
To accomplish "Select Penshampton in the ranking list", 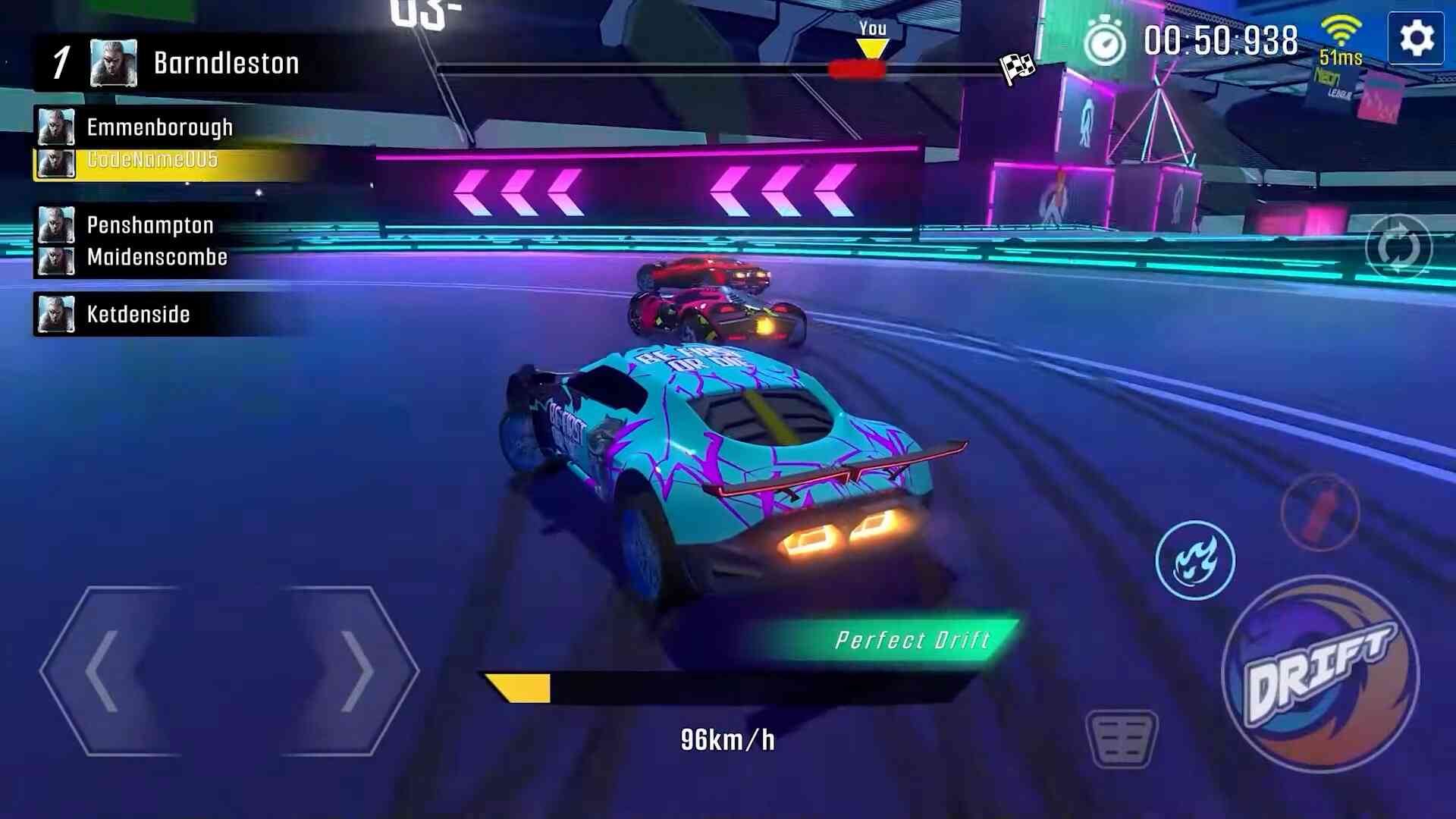I will click(x=149, y=225).
